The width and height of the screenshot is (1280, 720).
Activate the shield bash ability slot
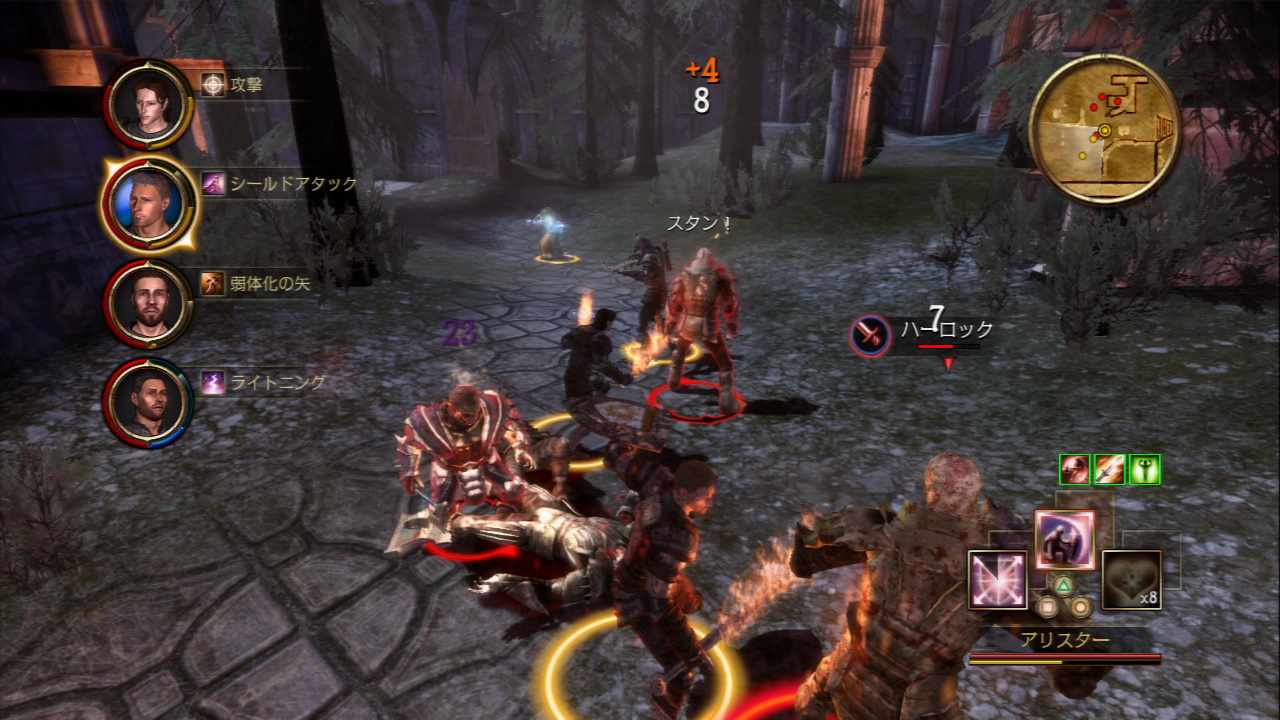click(x=1064, y=540)
